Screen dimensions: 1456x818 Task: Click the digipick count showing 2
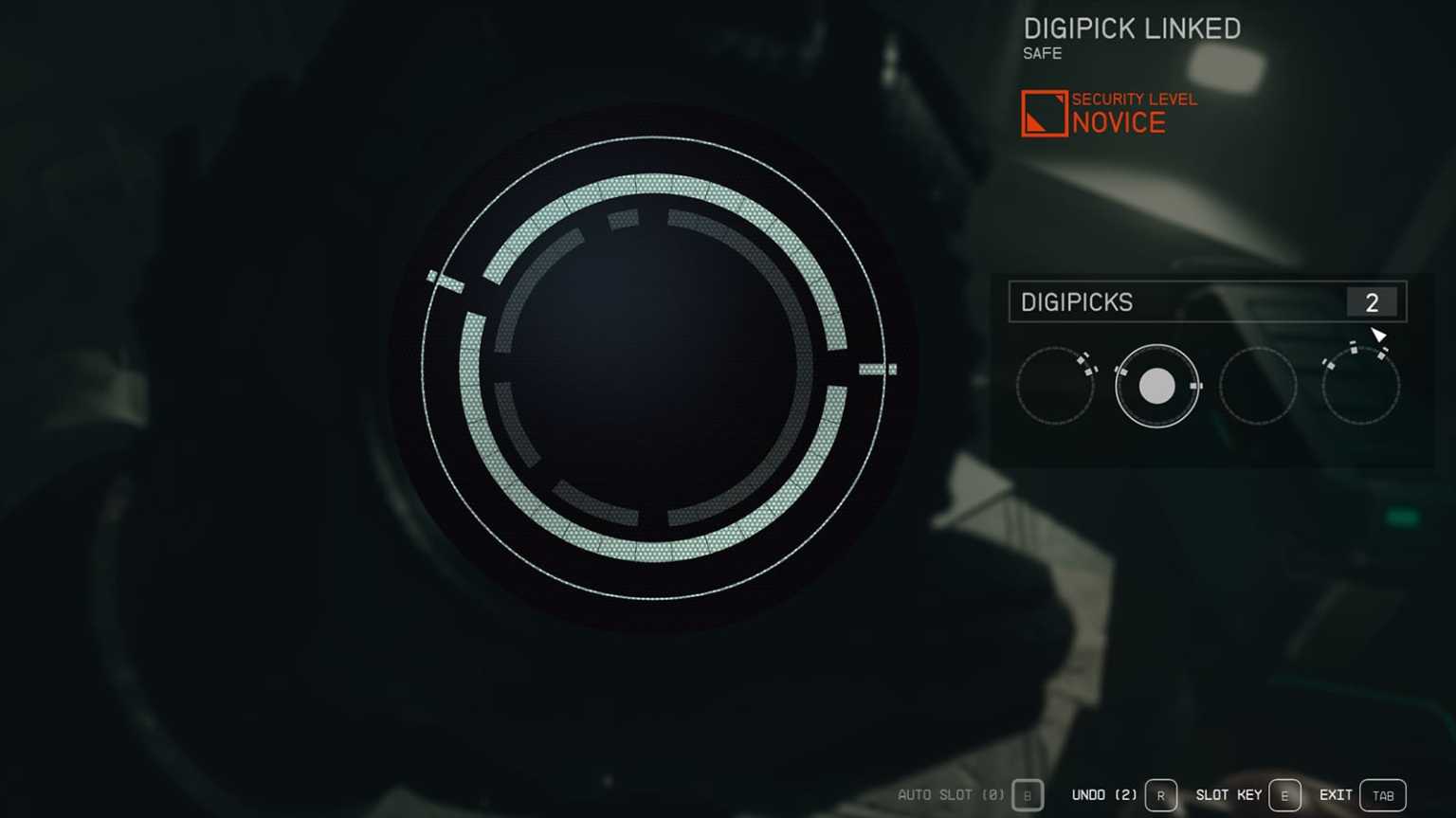pos(1372,302)
